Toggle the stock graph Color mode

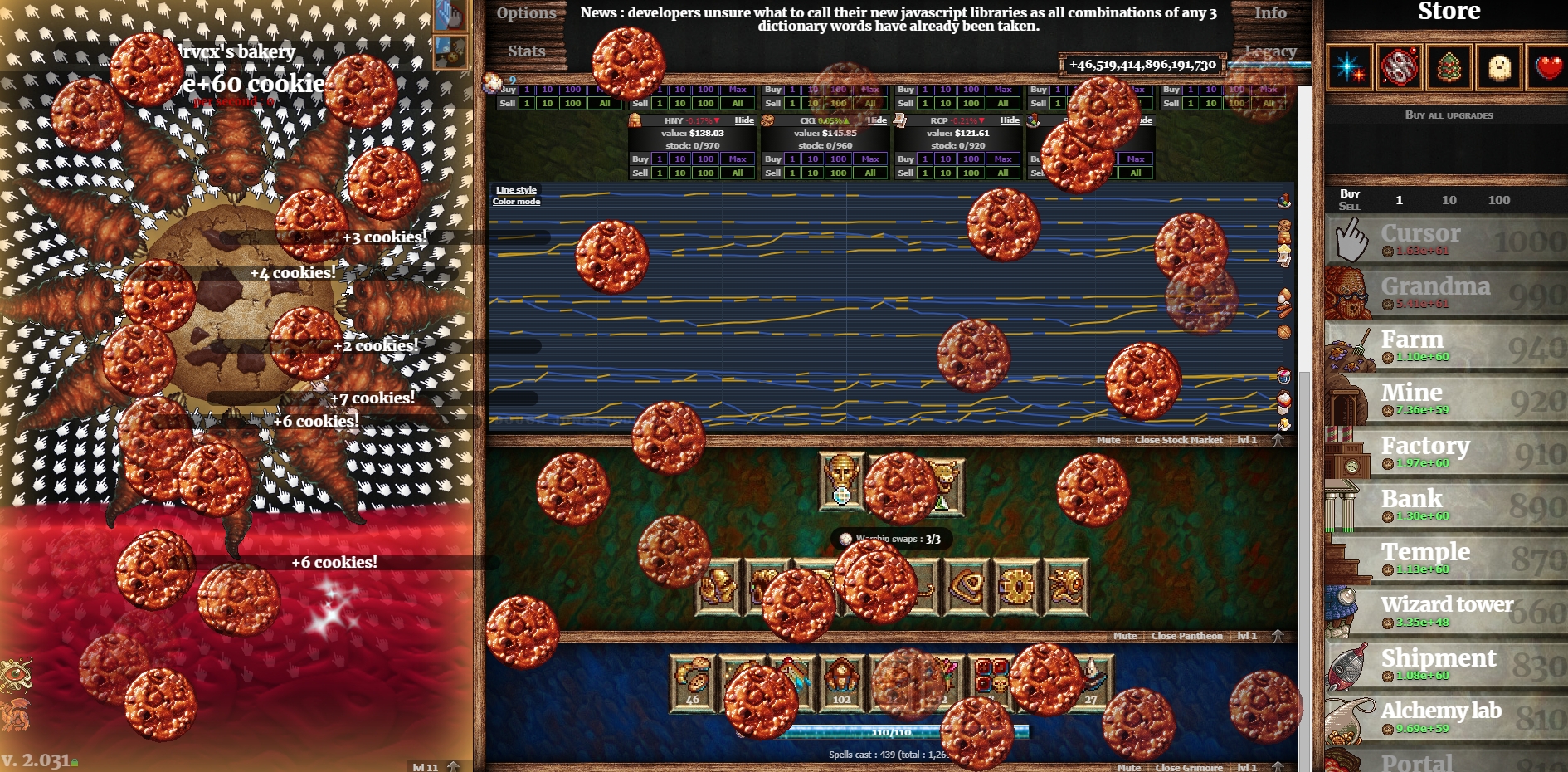click(516, 202)
